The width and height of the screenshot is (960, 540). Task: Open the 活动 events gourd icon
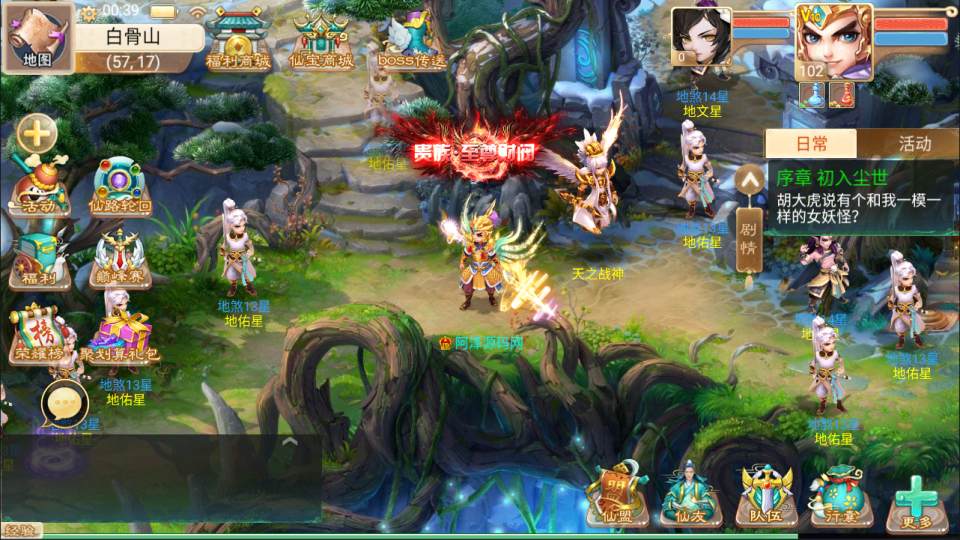(x=39, y=187)
